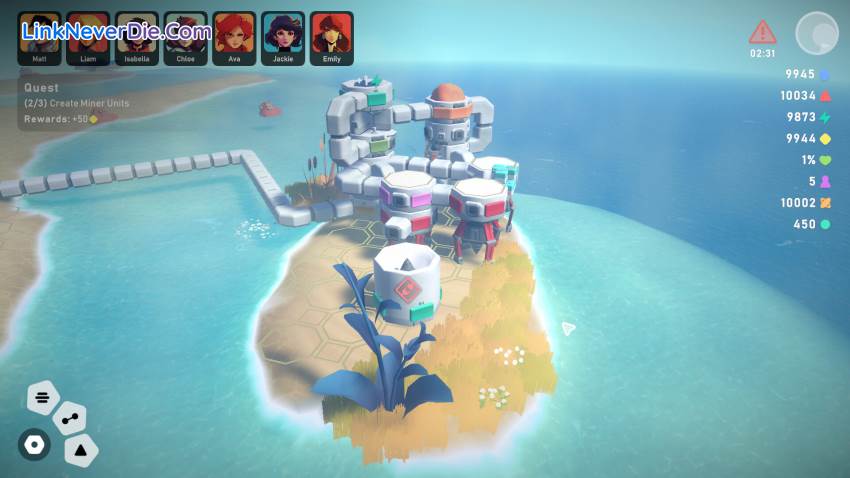
Task: Select the black triangle hexagon button
Action: [x=81, y=451]
